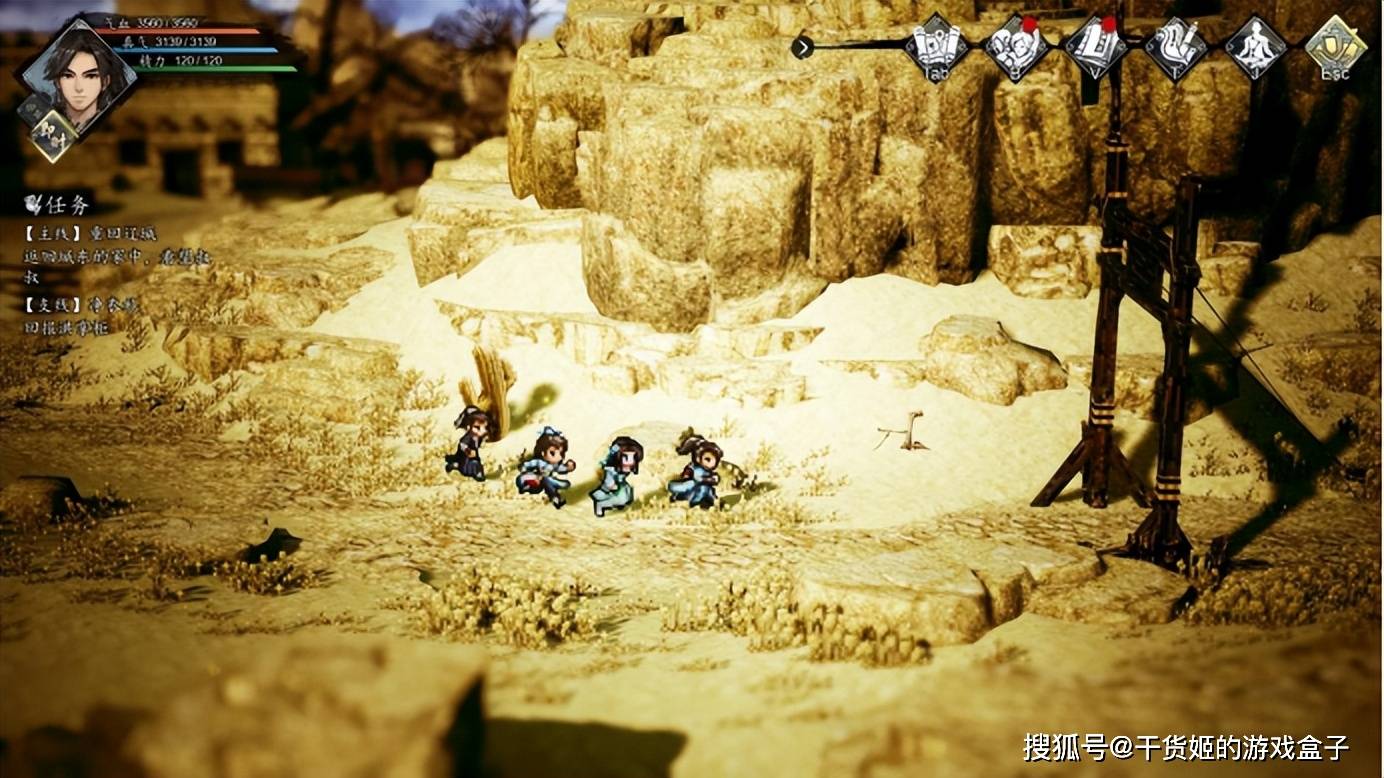Toggle the gold 即时 battle mode badge

point(54,135)
